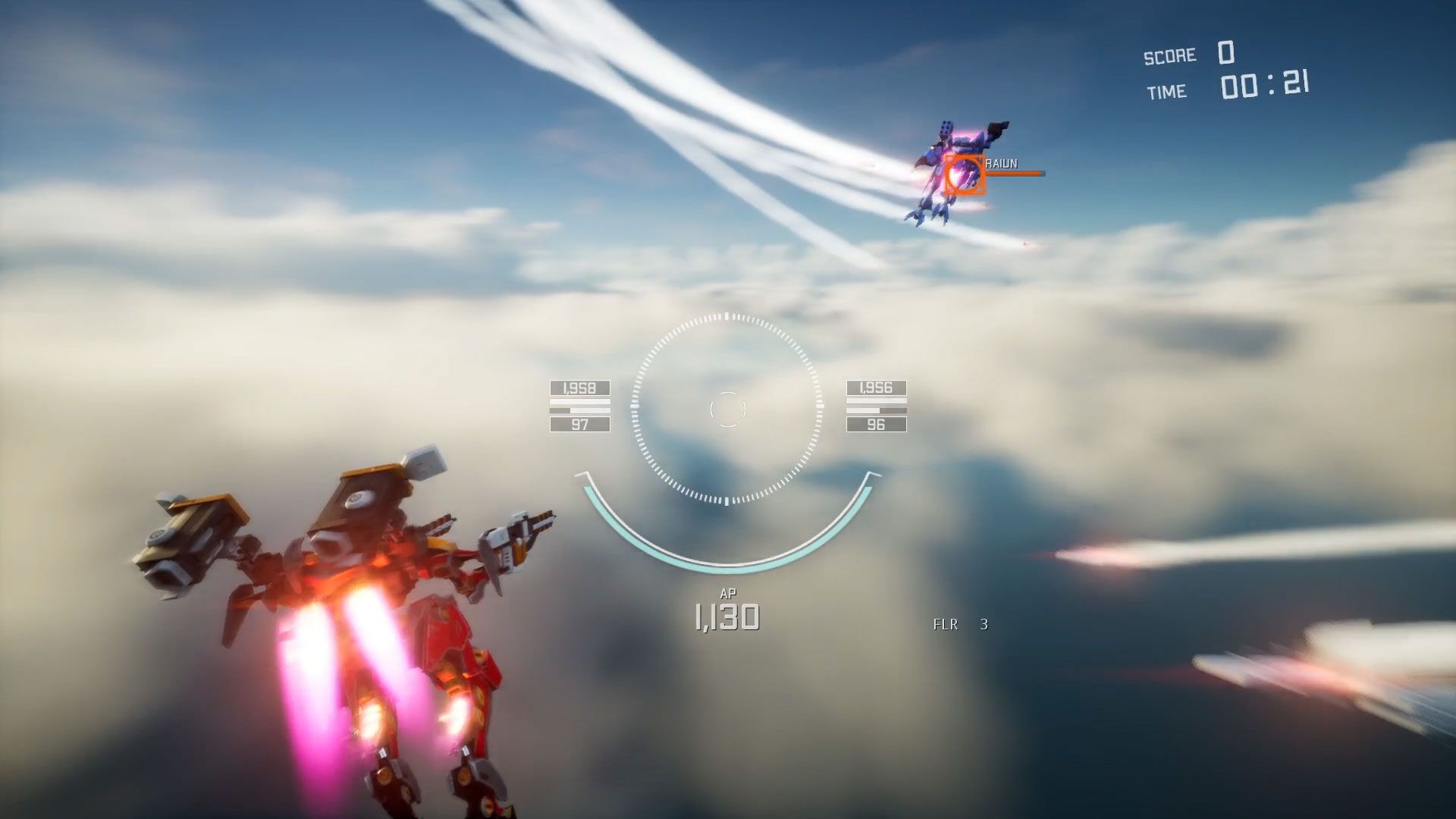Click the 1,958 ammo reserve readout
1456x819 pixels.
tap(579, 388)
